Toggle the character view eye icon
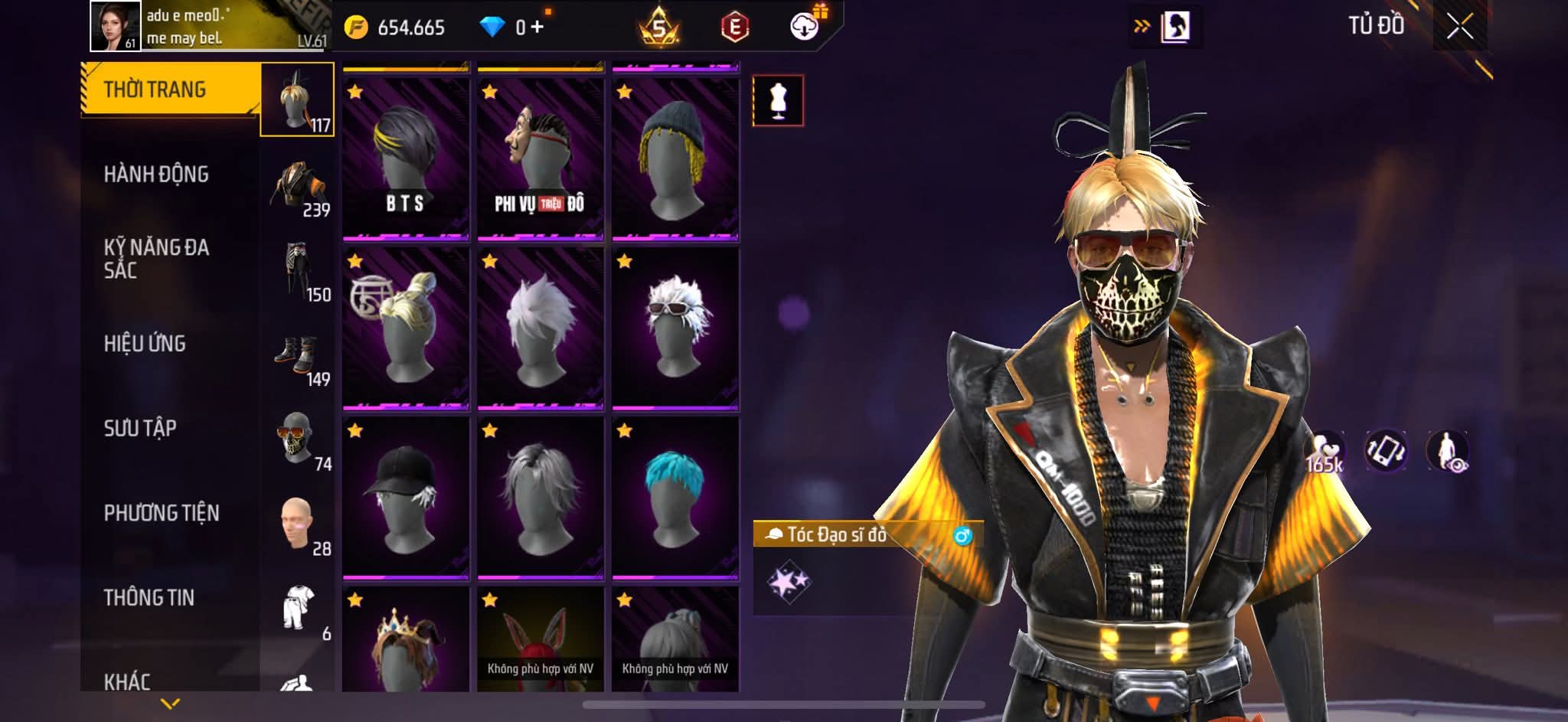This screenshot has width=1568, height=722. tap(1447, 450)
